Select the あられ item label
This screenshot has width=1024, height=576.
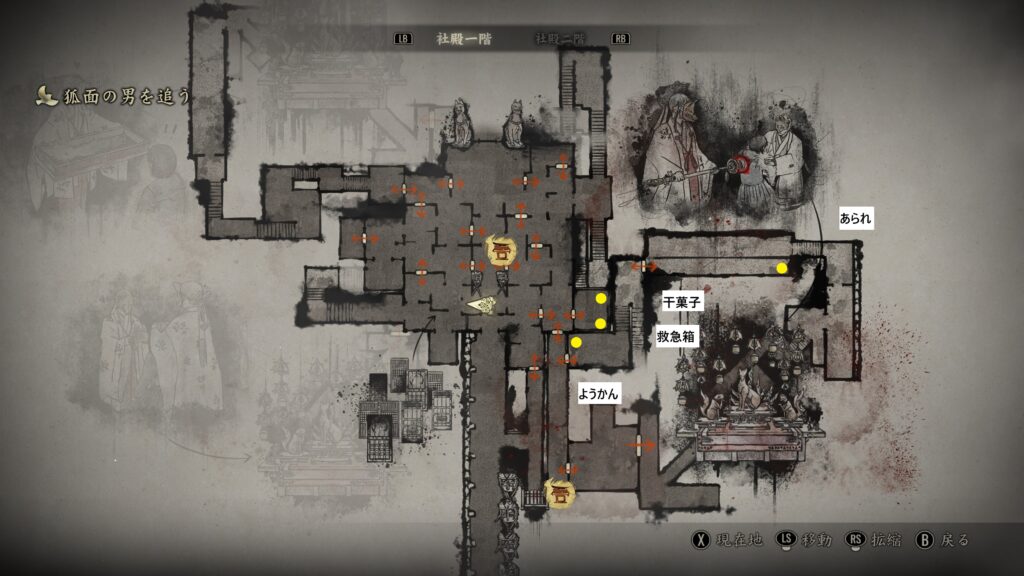coord(857,217)
